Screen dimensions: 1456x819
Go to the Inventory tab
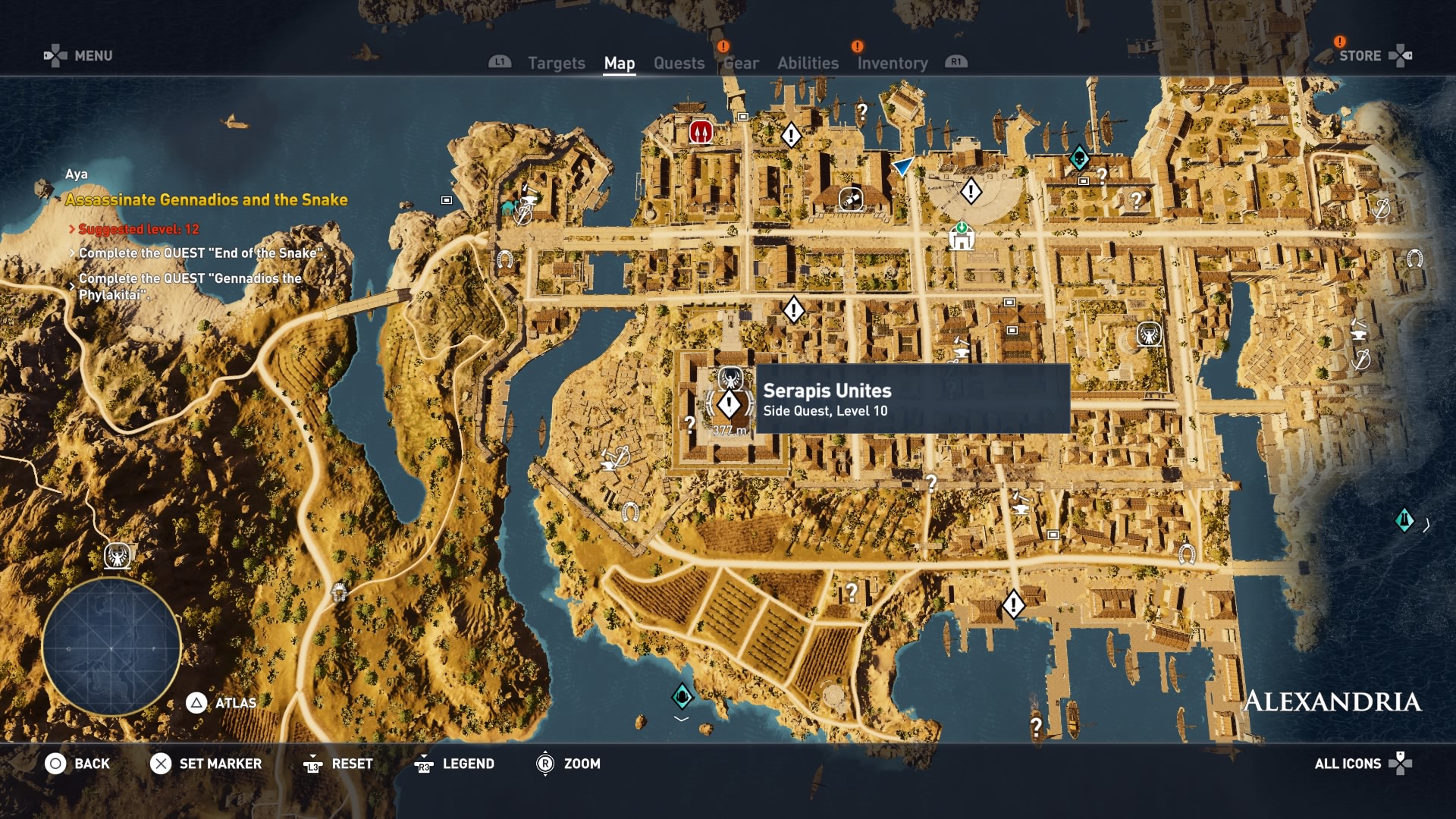point(893,64)
